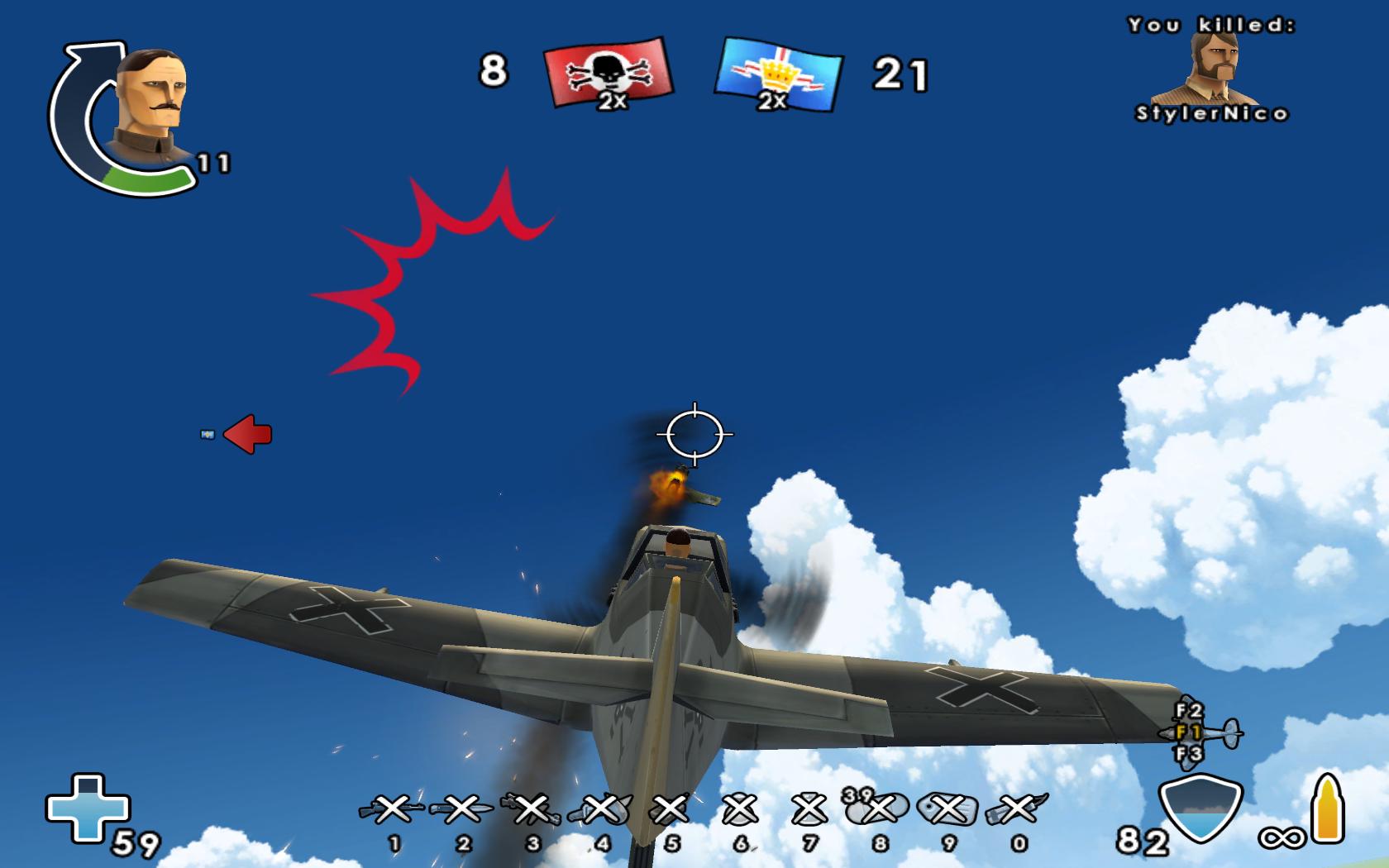This screenshot has height=868, width=1389.
Task: Choose the item in slot 0
Action: (1018, 810)
